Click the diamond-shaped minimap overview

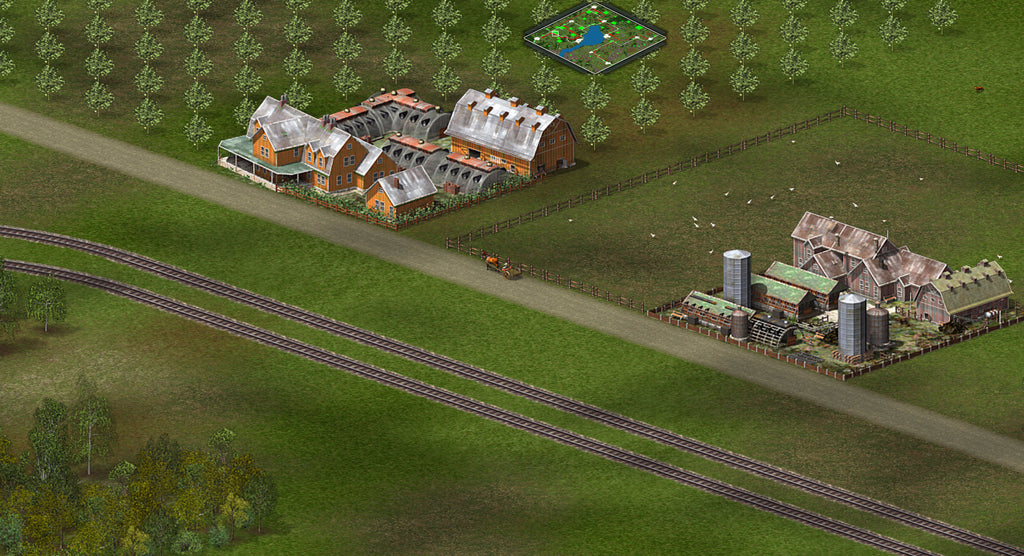(x=595, y=38)
